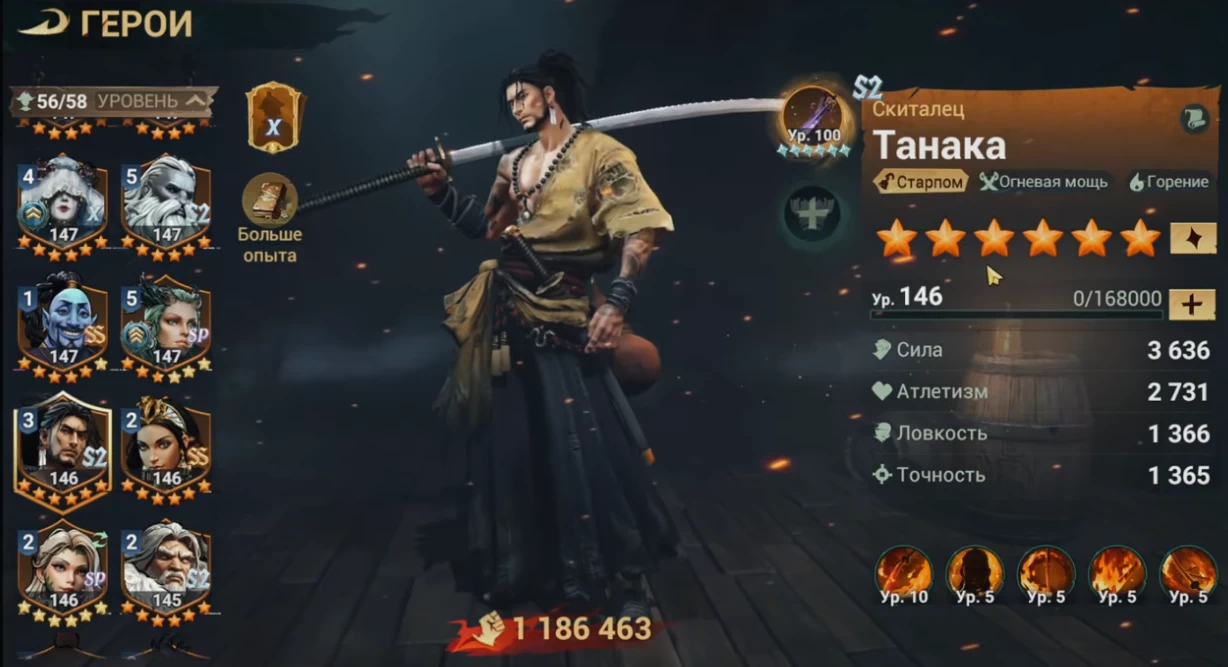Show the Старпом role tag details
Viewport: 1228px width, 667px height.
[920, 182]
